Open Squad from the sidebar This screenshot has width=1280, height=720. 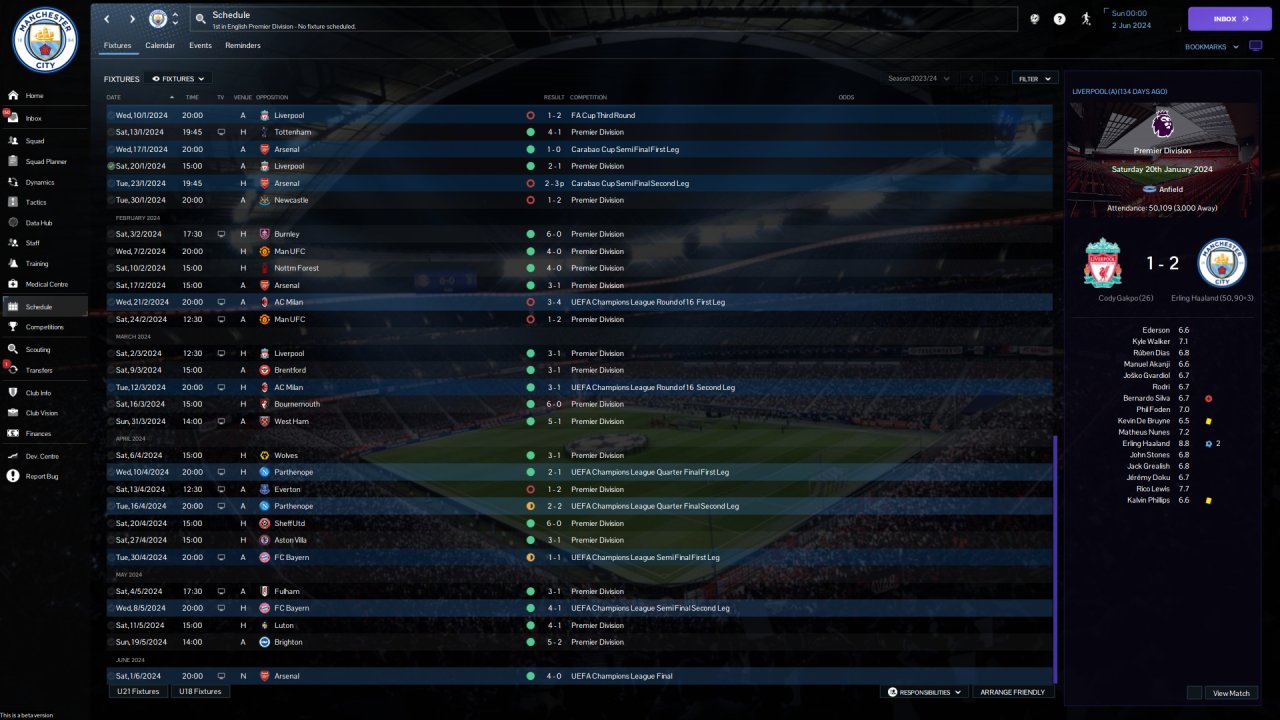click(x=35, y=141)
